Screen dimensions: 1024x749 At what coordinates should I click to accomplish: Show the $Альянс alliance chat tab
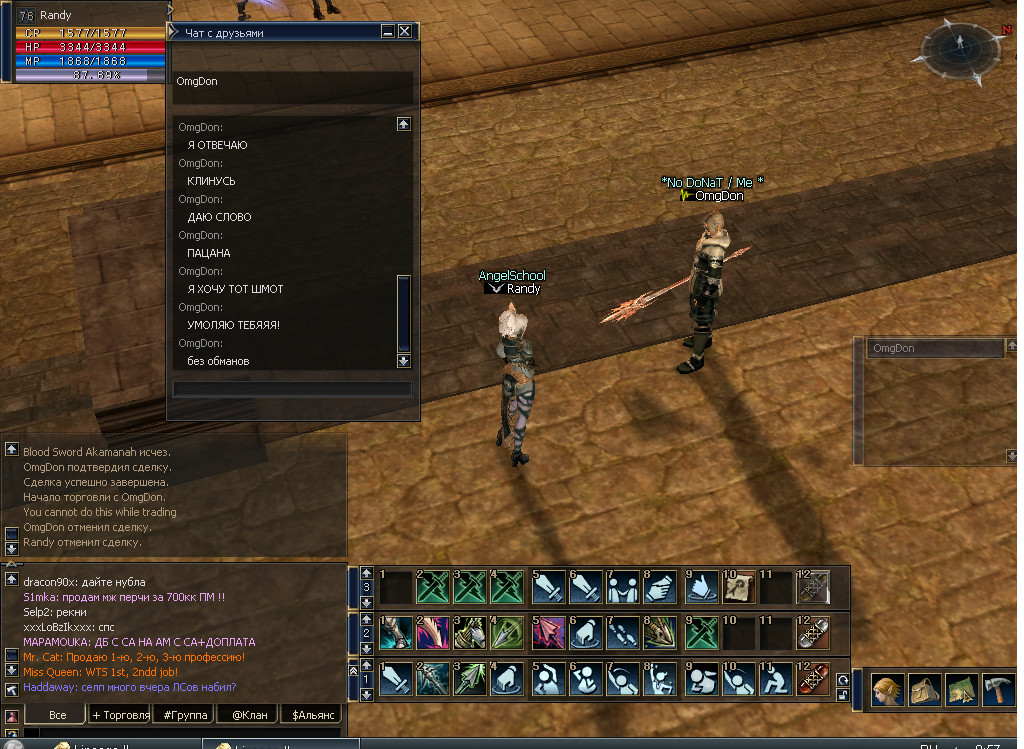(x=311, y=715)
